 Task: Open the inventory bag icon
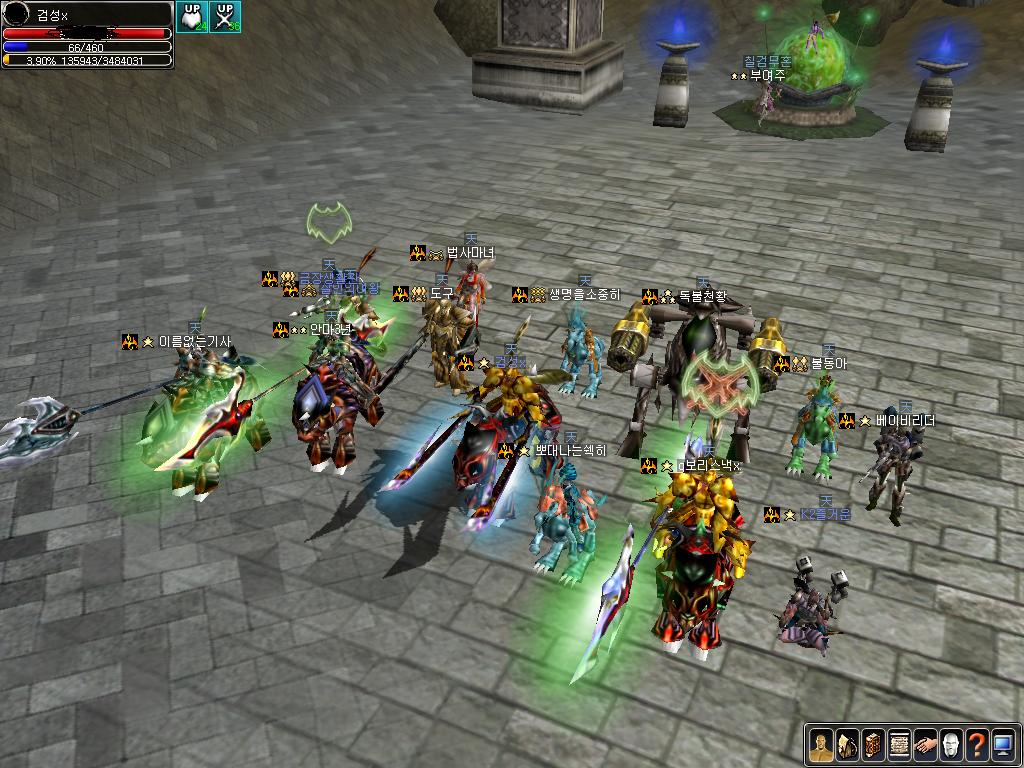pyautogui.click(x=847, y=745)
